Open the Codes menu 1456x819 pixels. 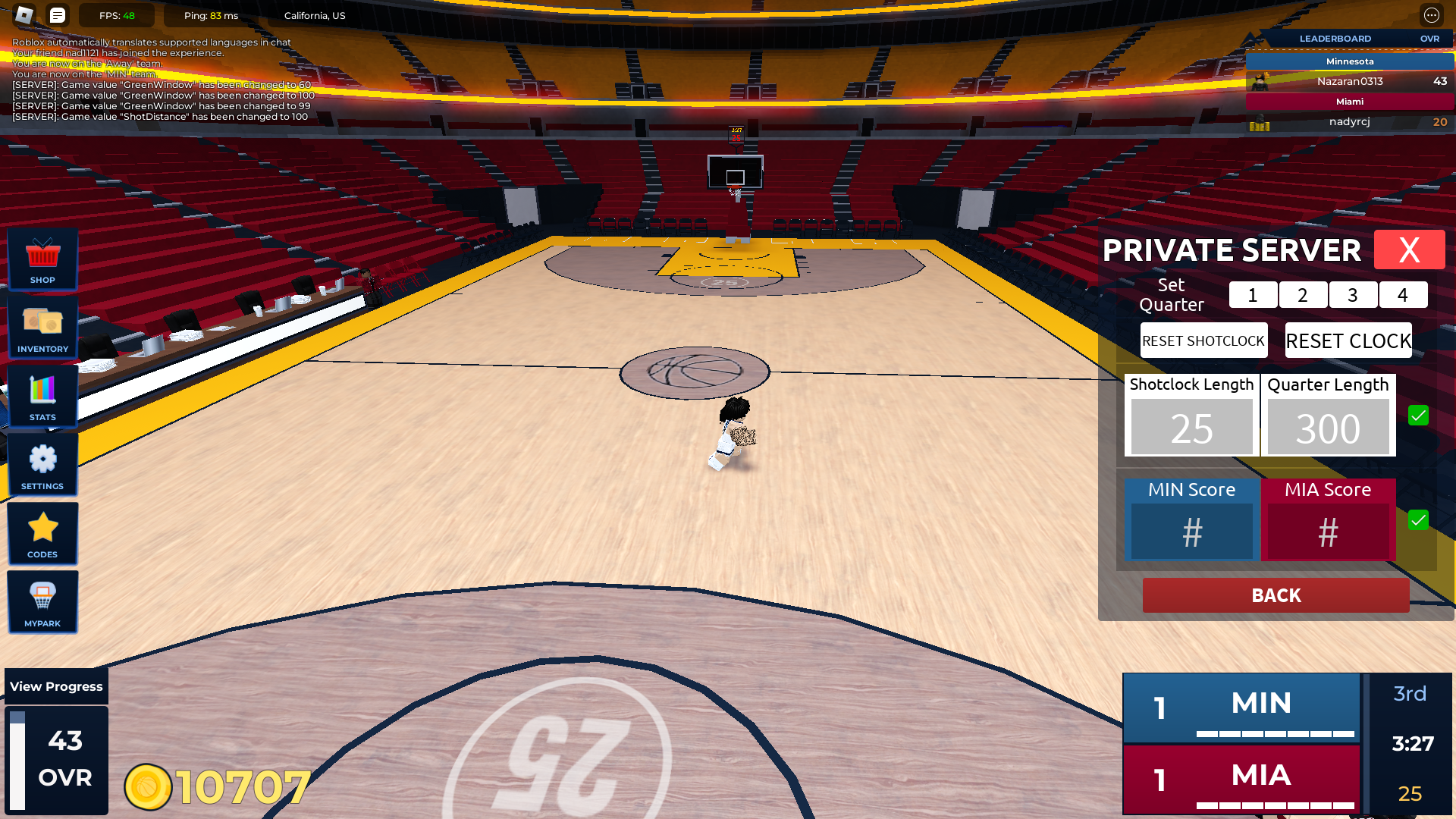42,534
